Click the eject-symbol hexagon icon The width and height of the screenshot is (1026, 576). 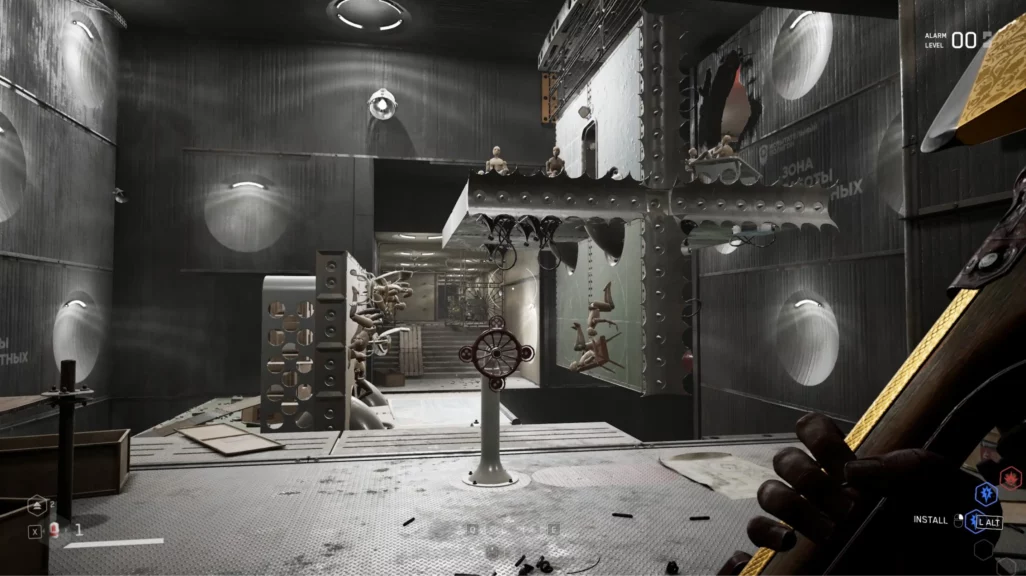tap(37, 507)
